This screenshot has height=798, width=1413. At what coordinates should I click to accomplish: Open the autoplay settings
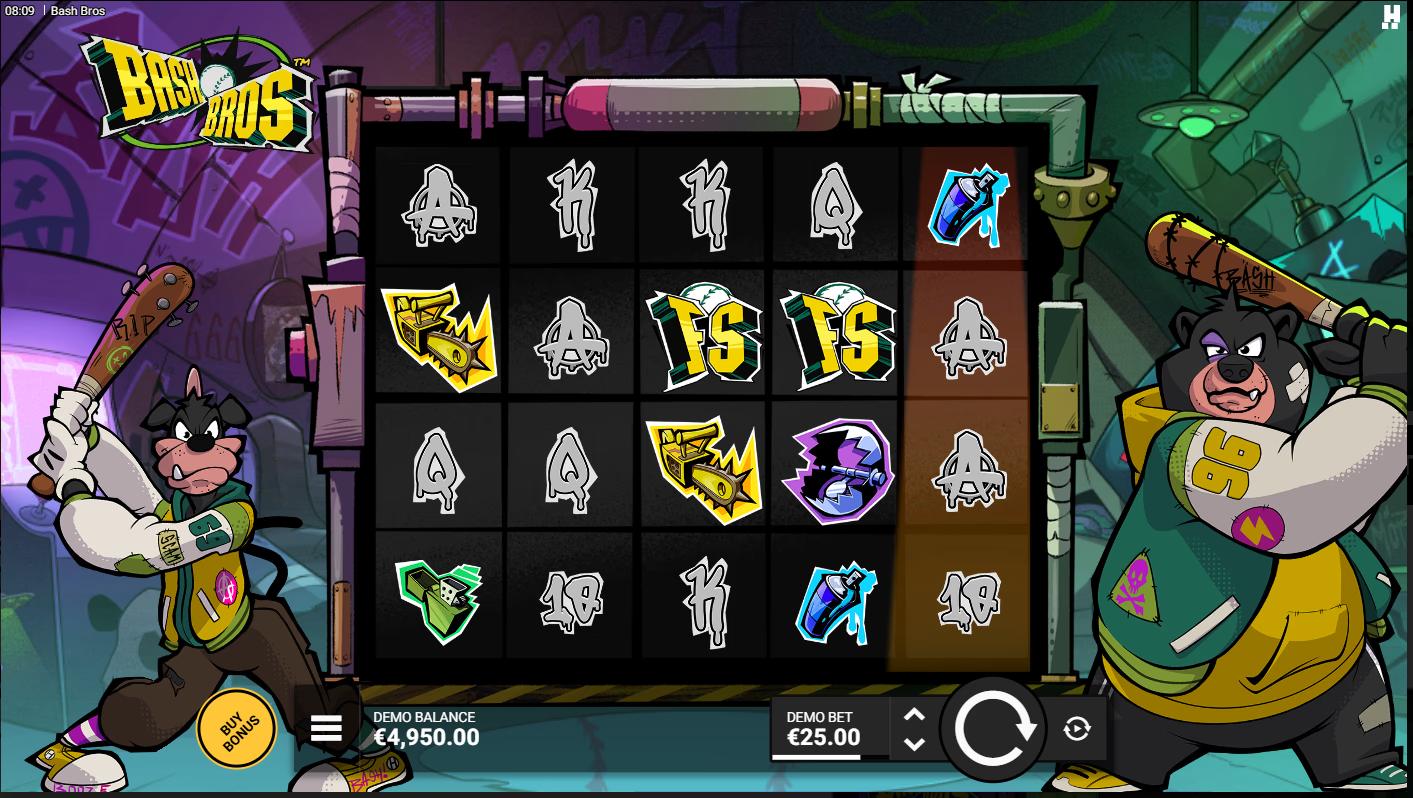click(x=1077, y=729)
